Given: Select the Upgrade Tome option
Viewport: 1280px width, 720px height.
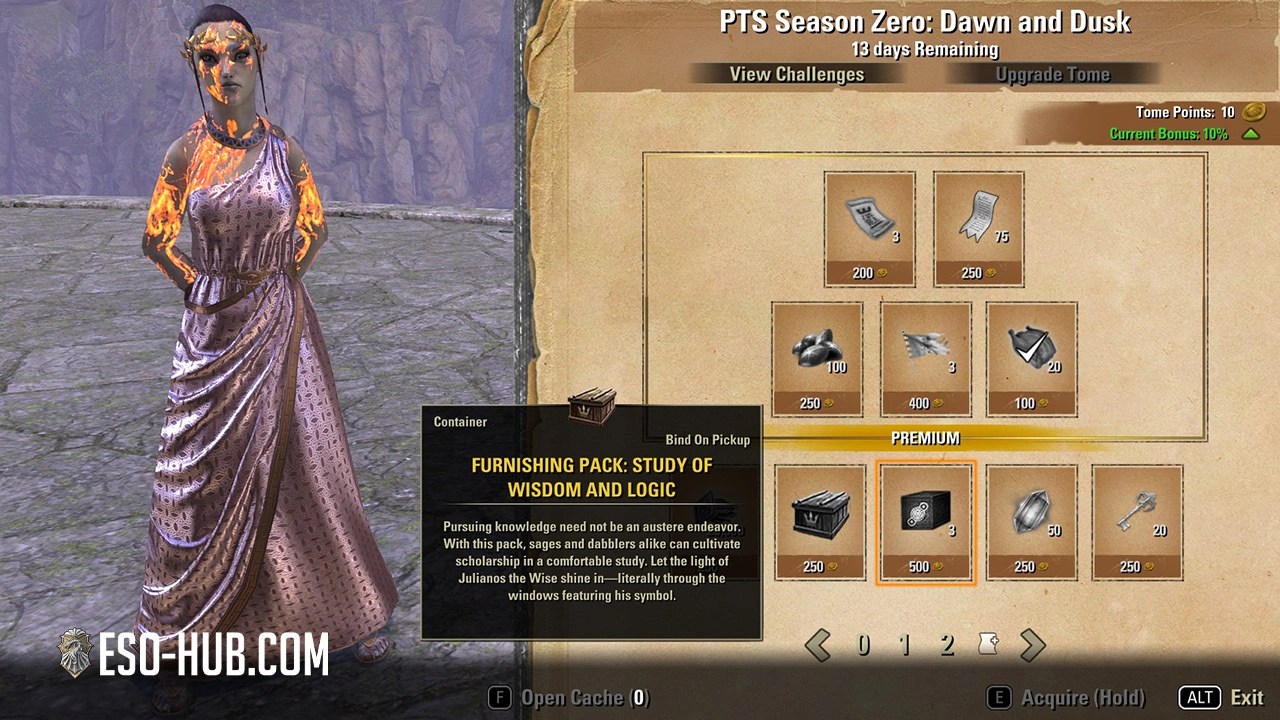Looking at the screenshot, I should [x=1052, y=74].
